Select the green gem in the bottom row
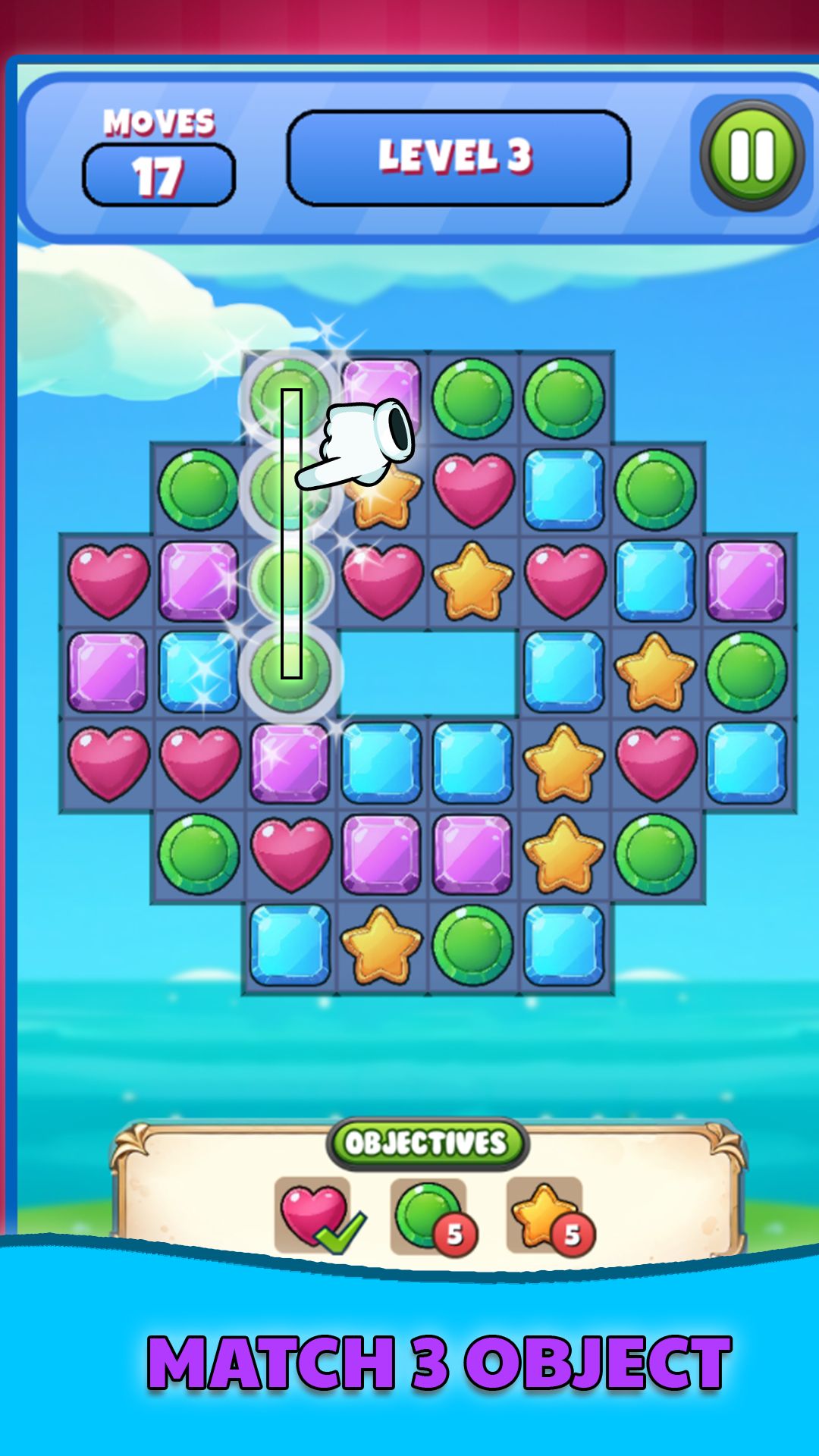The width and height of the screenshot is (819, 1456). coord(472,945)
